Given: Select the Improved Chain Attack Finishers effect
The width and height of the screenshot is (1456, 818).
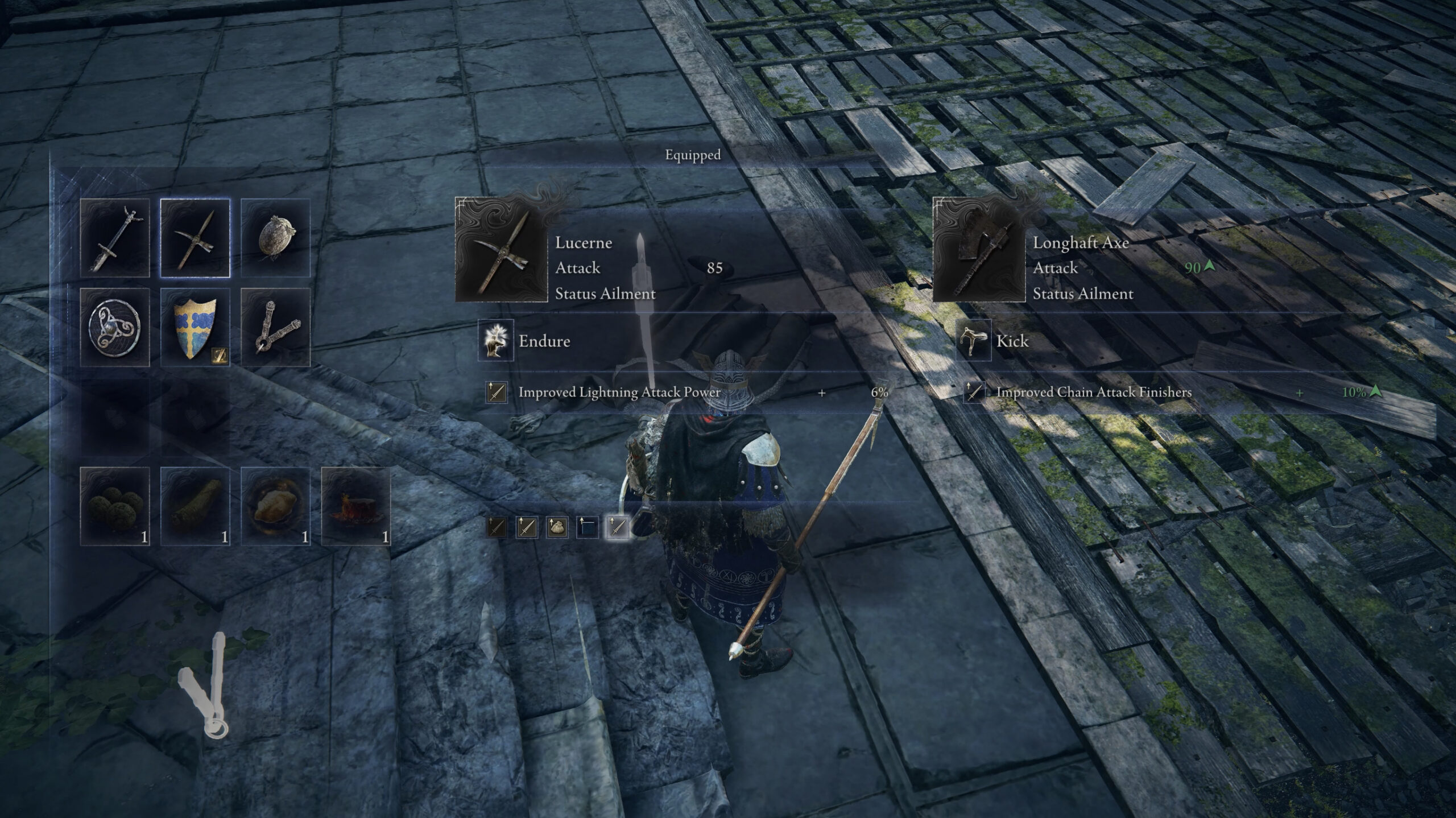Looking at the screenshot, I should (x=1093, y=393).
